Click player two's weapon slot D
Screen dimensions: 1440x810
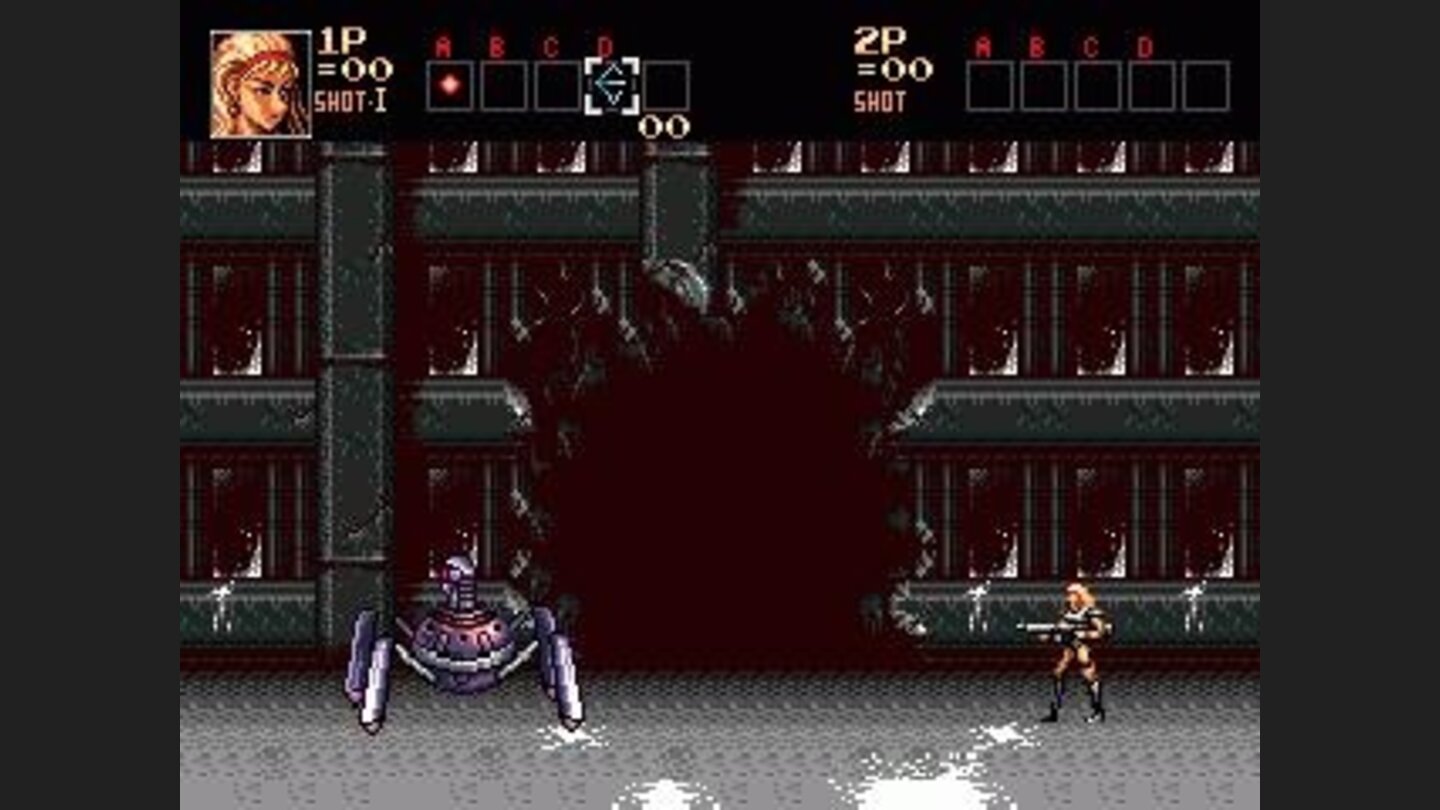[1150, 84]
